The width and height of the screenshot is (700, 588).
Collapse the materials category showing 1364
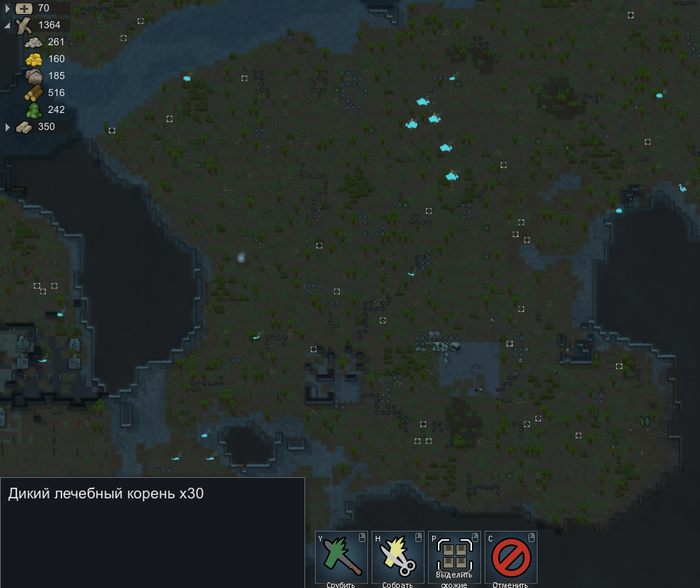[8, 25]
